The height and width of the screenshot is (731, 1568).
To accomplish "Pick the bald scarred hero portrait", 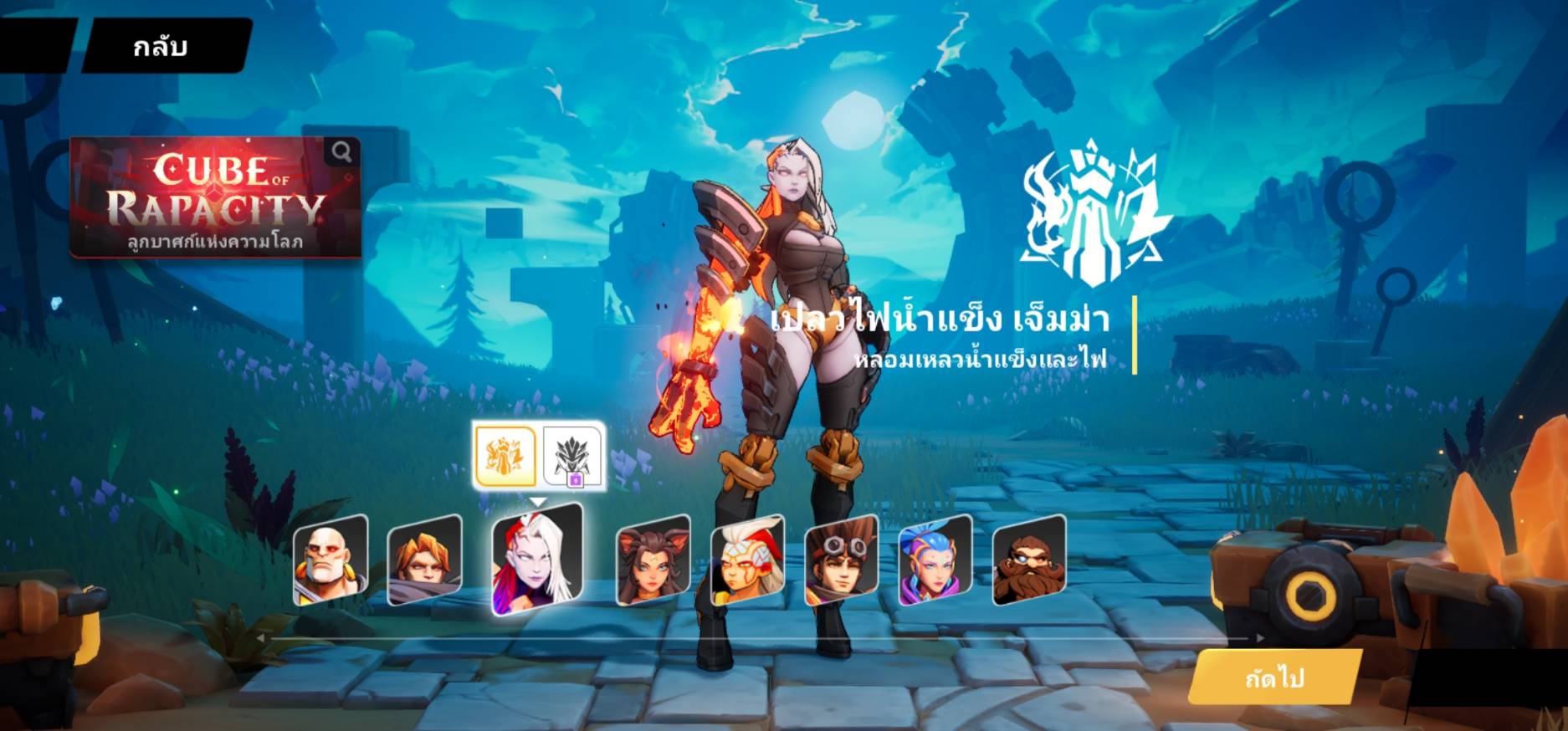I will coord(331,560).
